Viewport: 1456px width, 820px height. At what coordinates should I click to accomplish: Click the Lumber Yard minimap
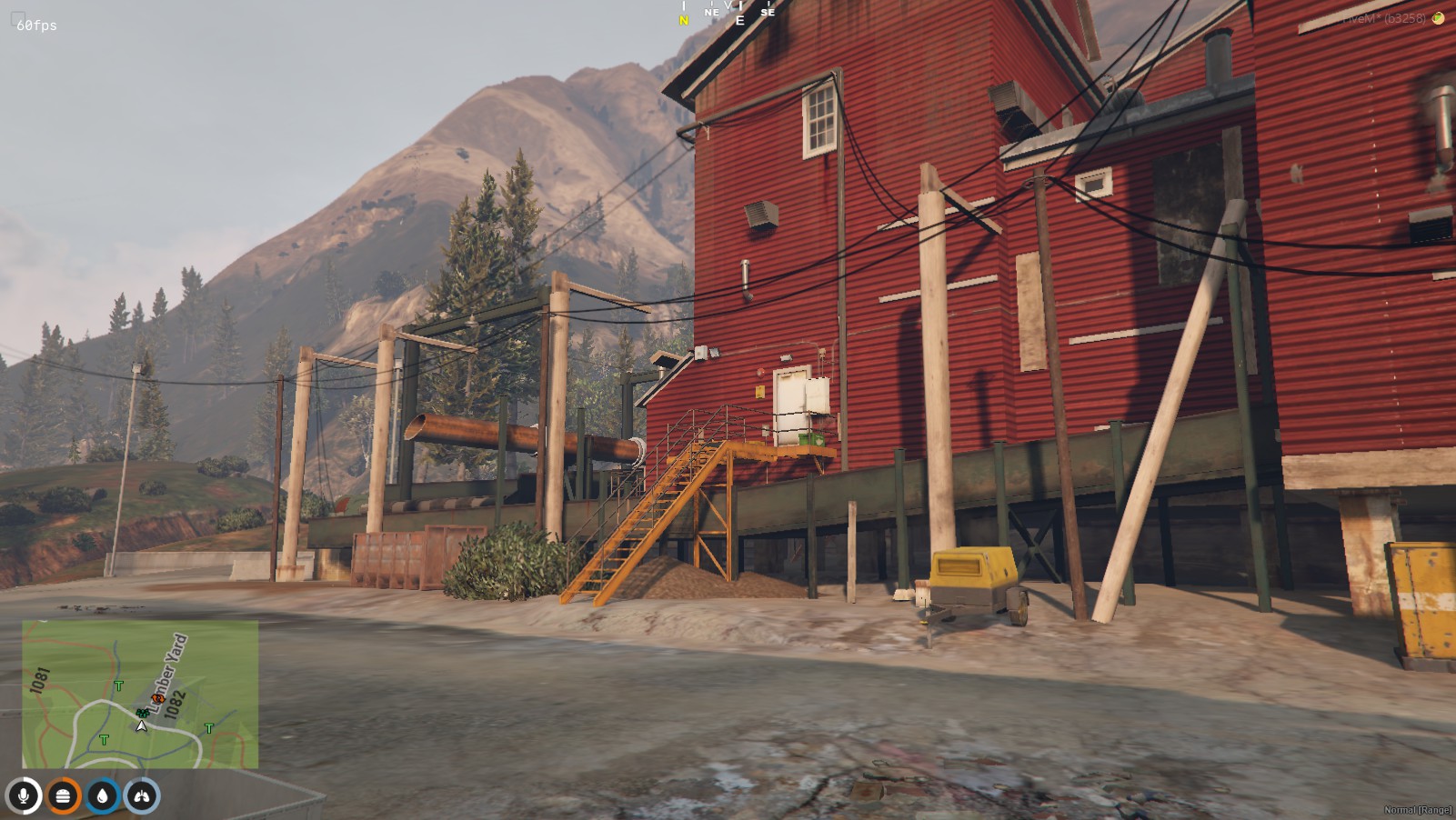point(140,694)
